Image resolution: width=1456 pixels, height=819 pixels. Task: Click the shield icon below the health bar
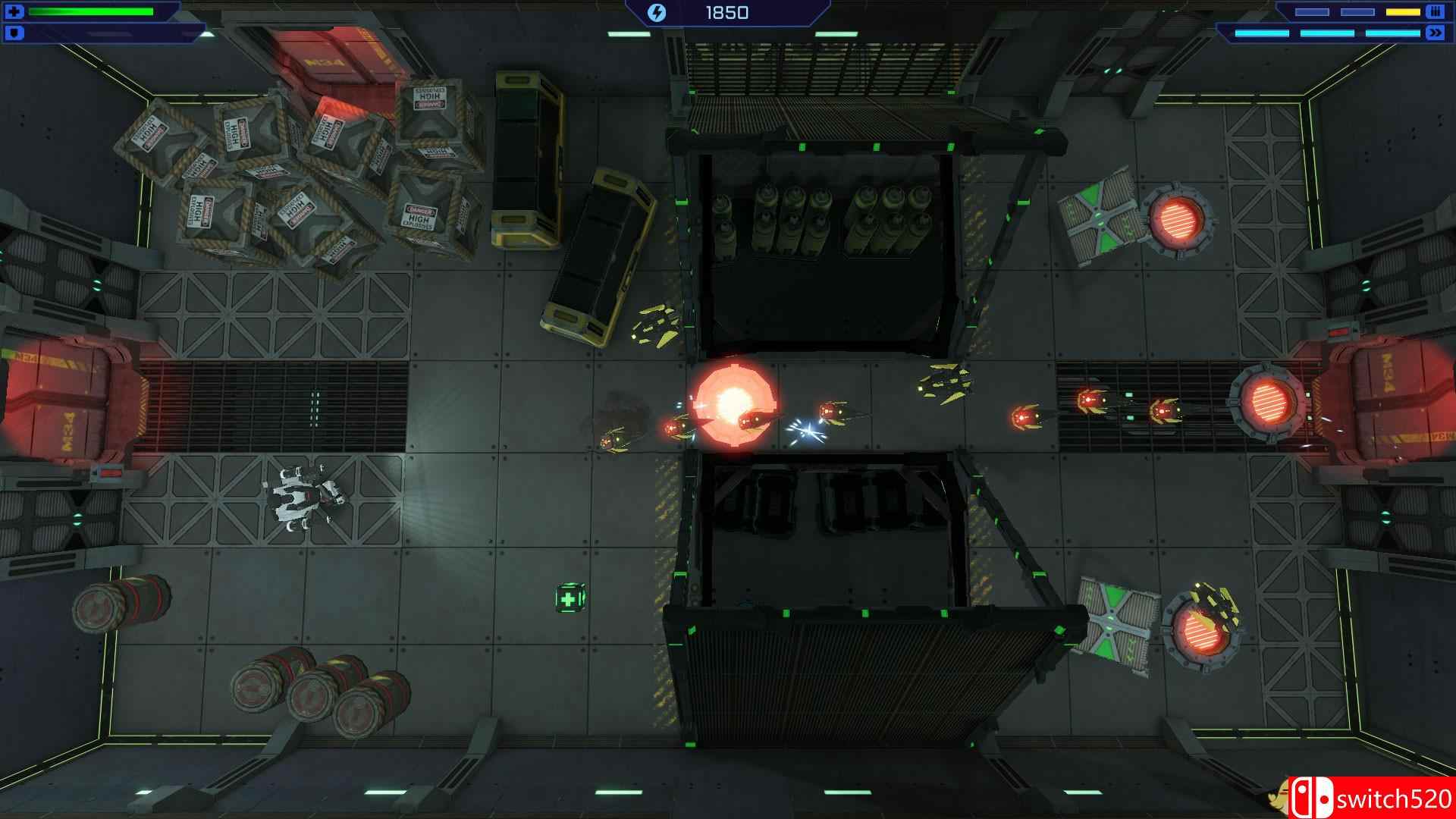coord(13,33)
